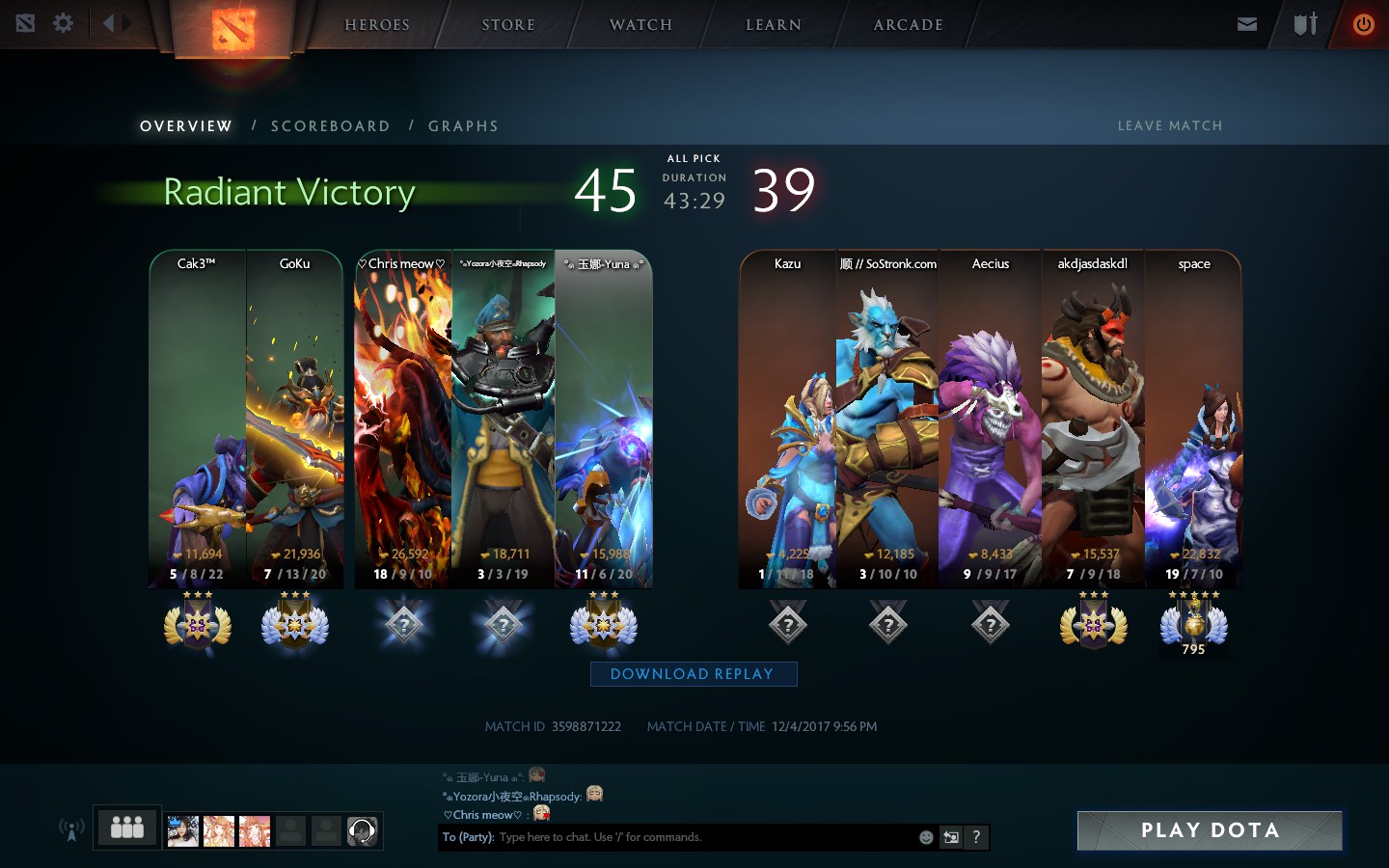The image size is (1389, 868).
Task: Open the Dota 2 home icon
Action: (x=25, y=23)
